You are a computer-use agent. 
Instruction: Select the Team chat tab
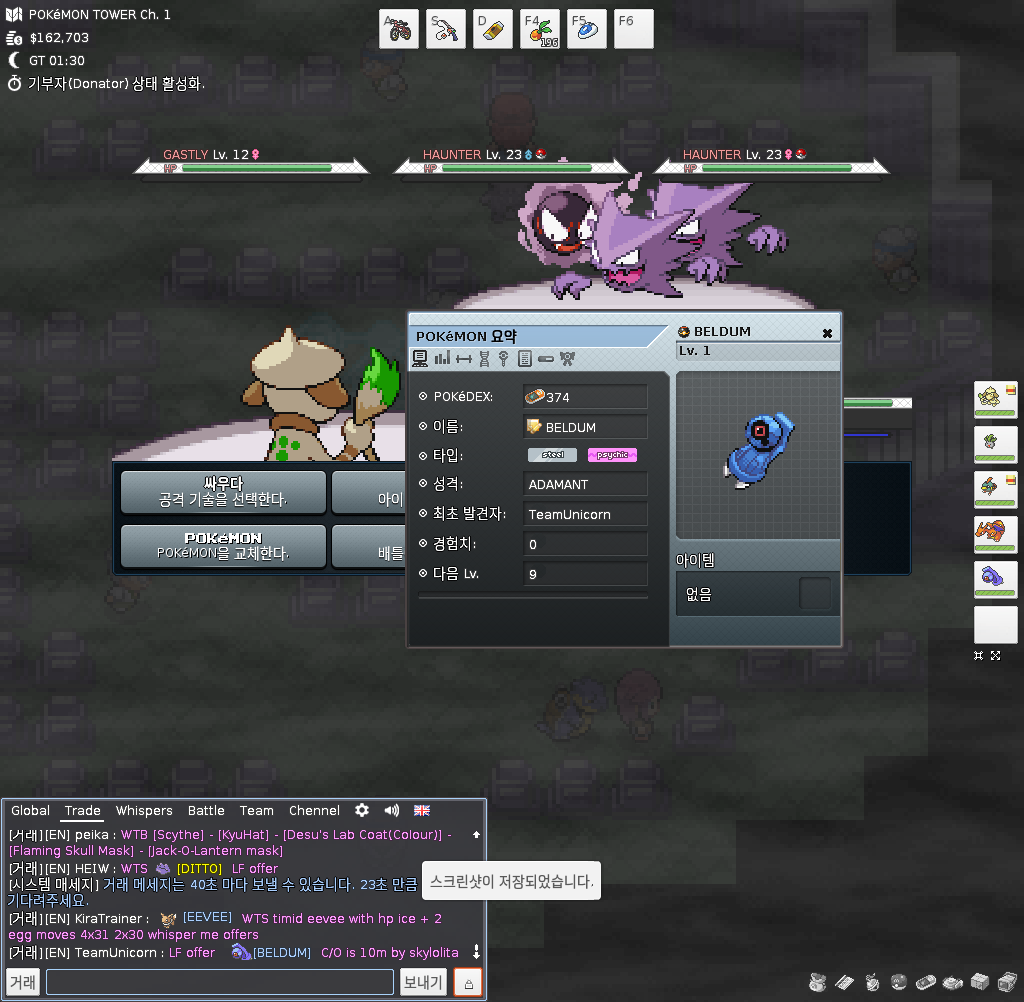pos(256,811)
